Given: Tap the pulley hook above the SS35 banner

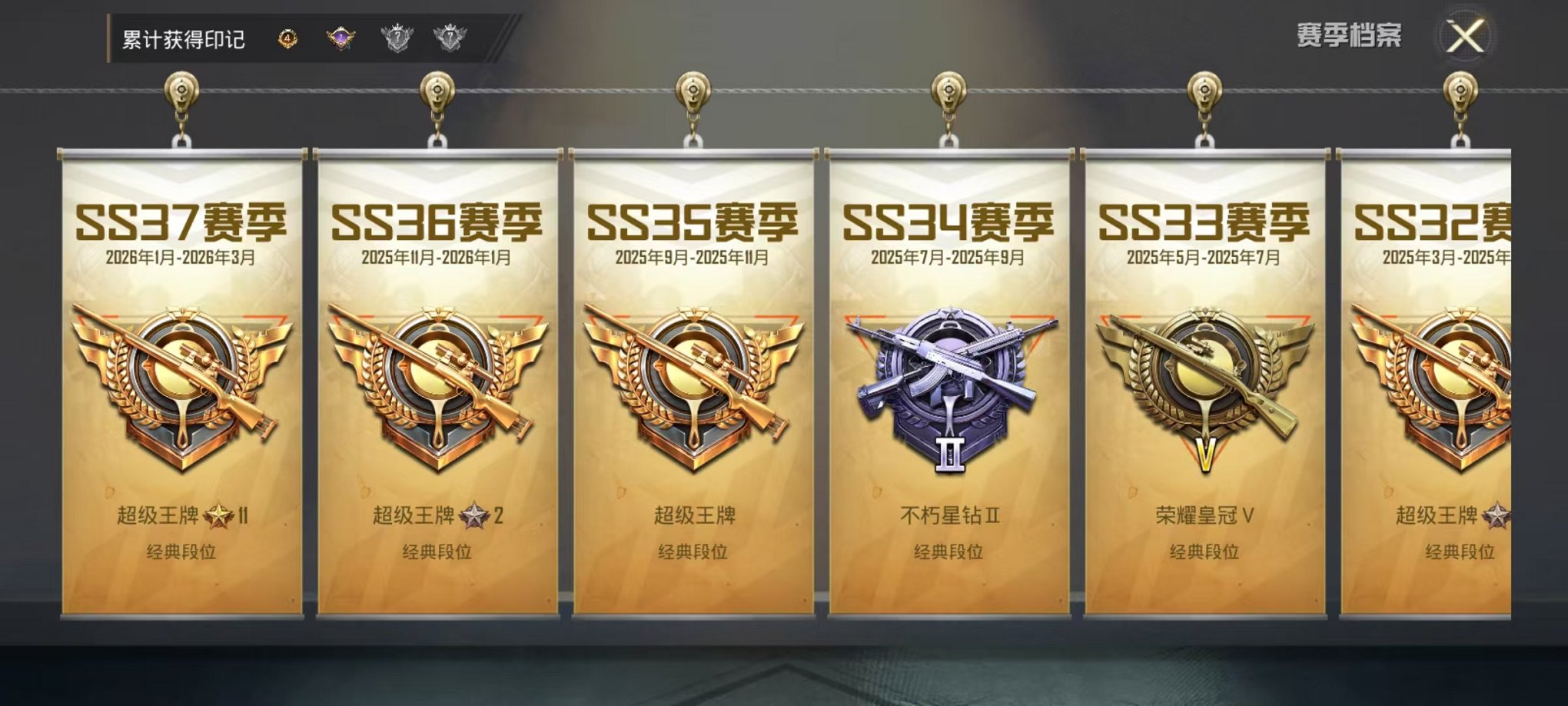Looking at the screenshot, I should point(691,92).
